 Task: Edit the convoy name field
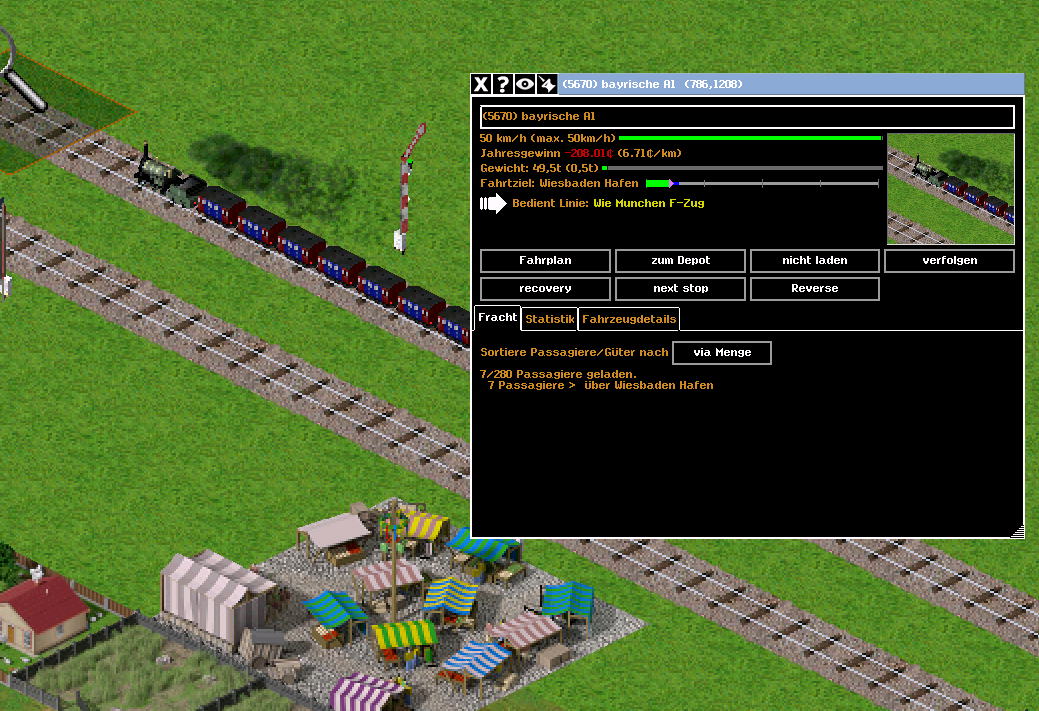pos(747,117)
